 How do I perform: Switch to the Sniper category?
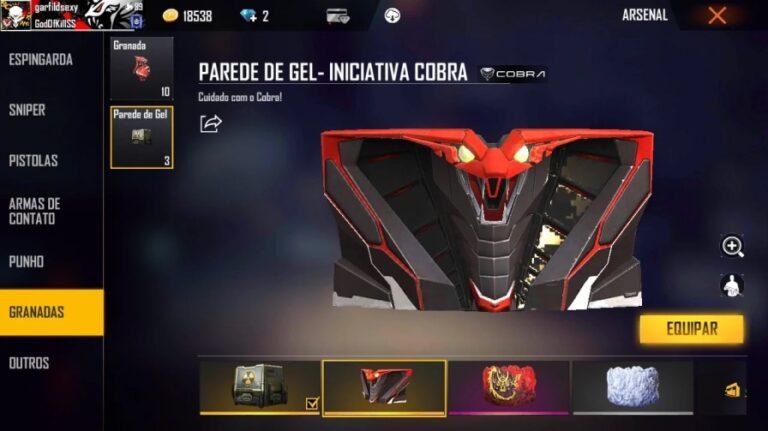point(28,110)
